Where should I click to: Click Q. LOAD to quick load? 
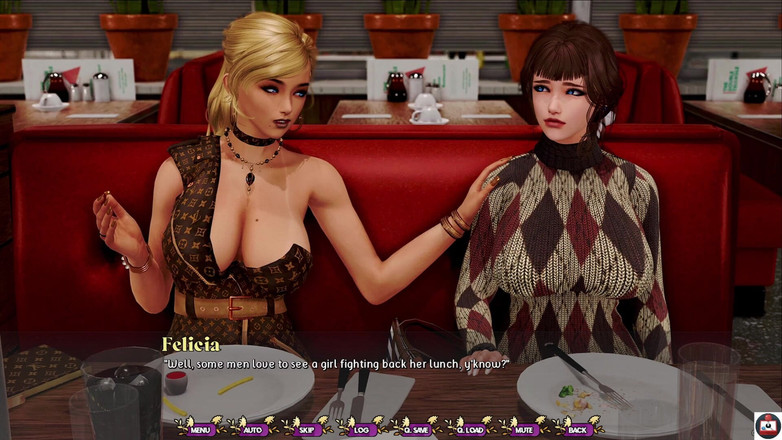470,429
